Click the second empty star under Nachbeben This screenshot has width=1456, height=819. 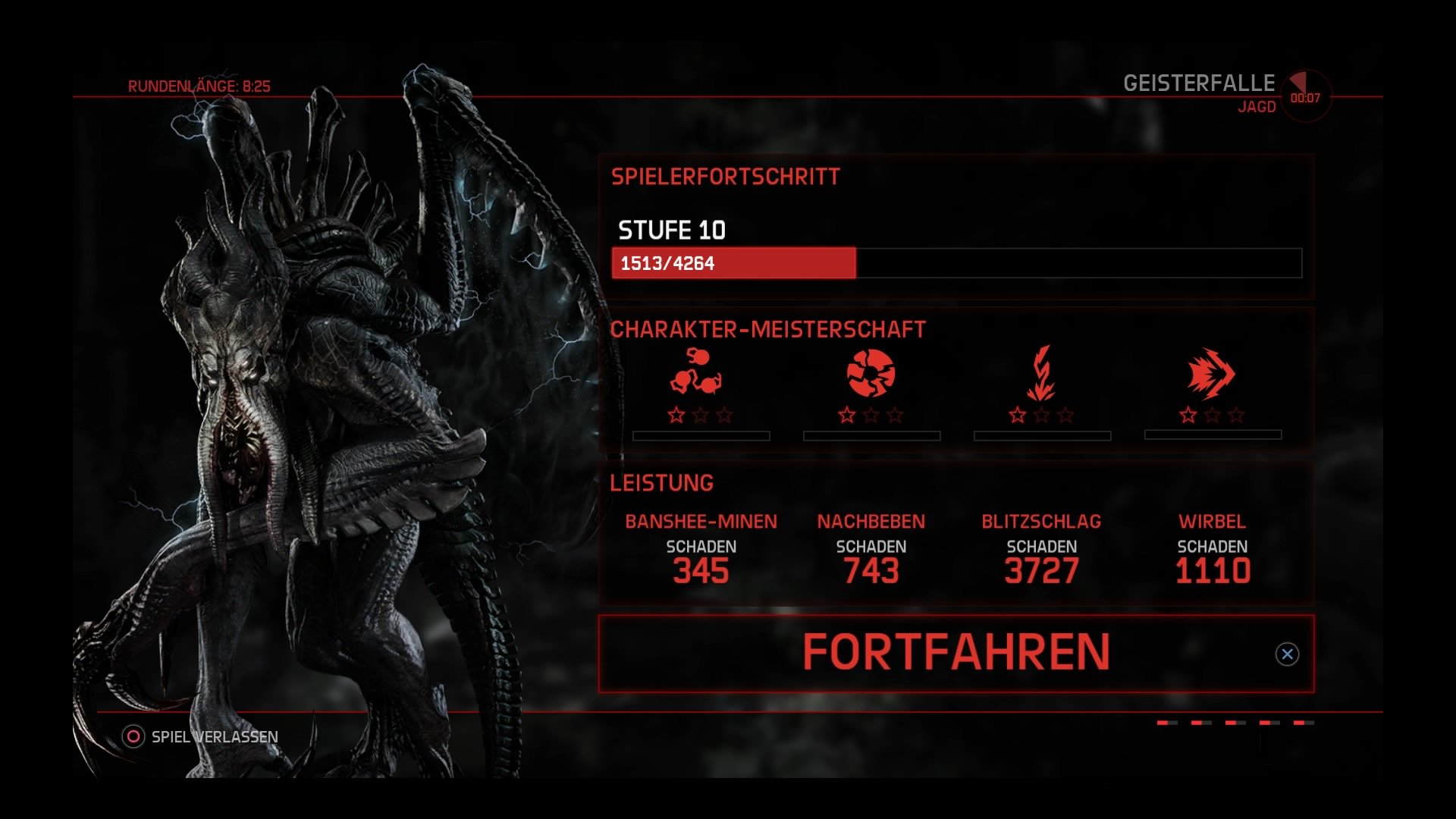pyautogui.click(x=872, y=416)
